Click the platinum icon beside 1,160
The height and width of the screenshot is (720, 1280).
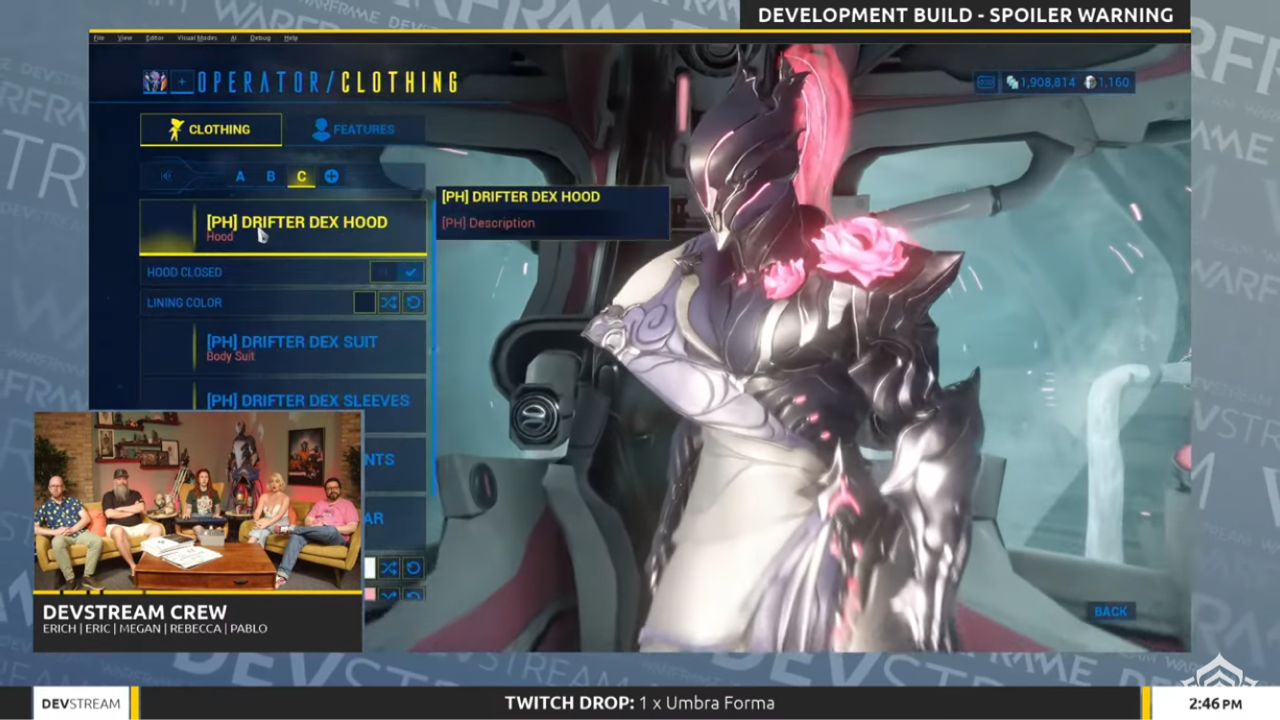(x=1090, y=82)
